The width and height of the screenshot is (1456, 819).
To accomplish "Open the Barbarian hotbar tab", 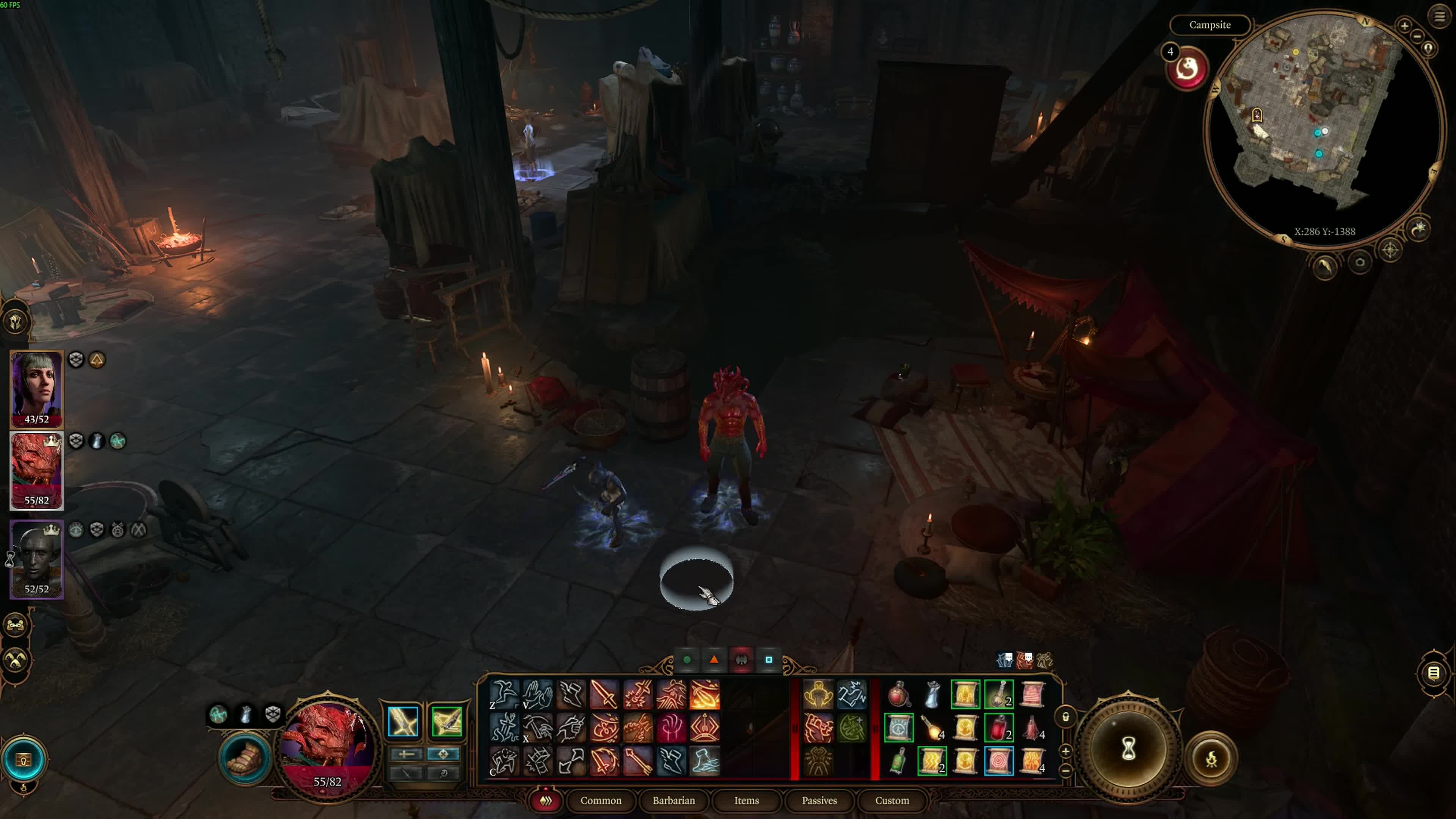I will click(673, 800).
